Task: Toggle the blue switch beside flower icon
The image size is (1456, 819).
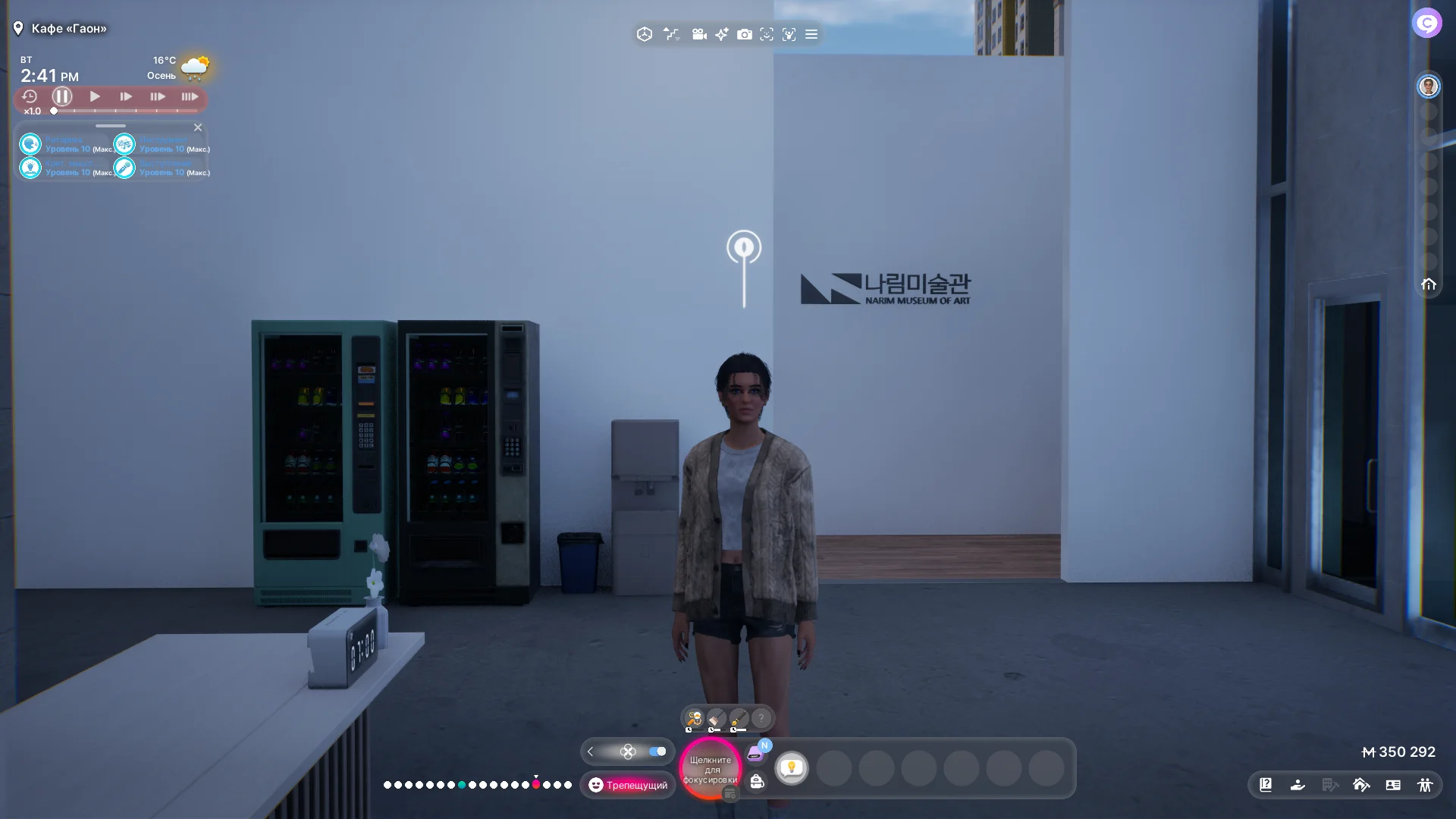Action: (x=657, y=752)
